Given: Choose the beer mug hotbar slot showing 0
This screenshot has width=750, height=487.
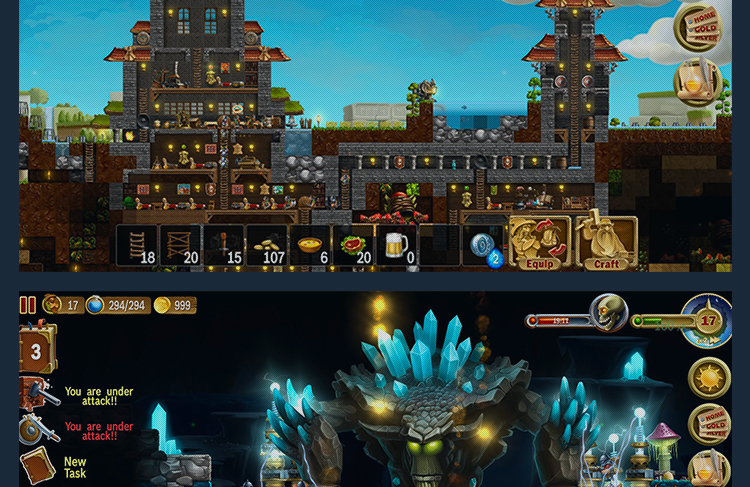Looking at the screenshot, I should 397,245.
